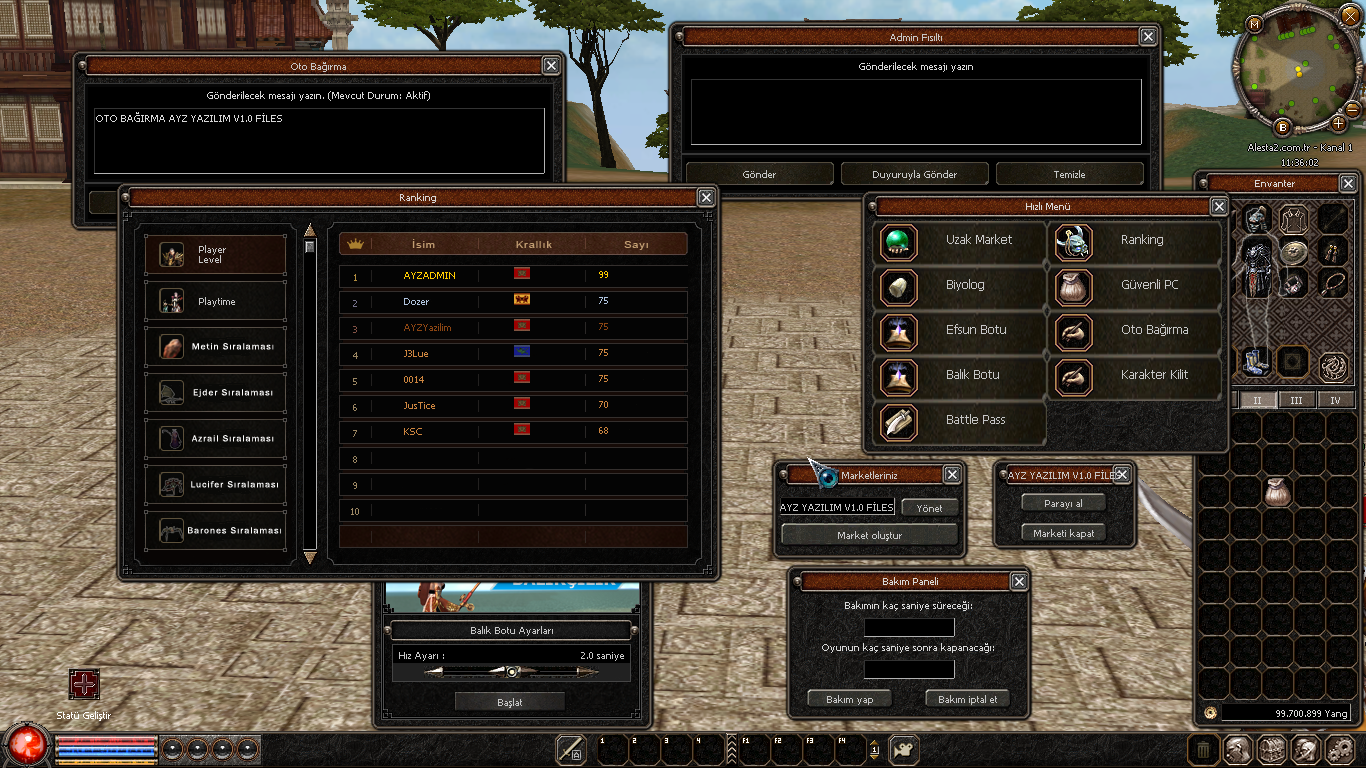Open the Ejder Sıralaması ranking
1366x768 pixels.
click(216, 393)
